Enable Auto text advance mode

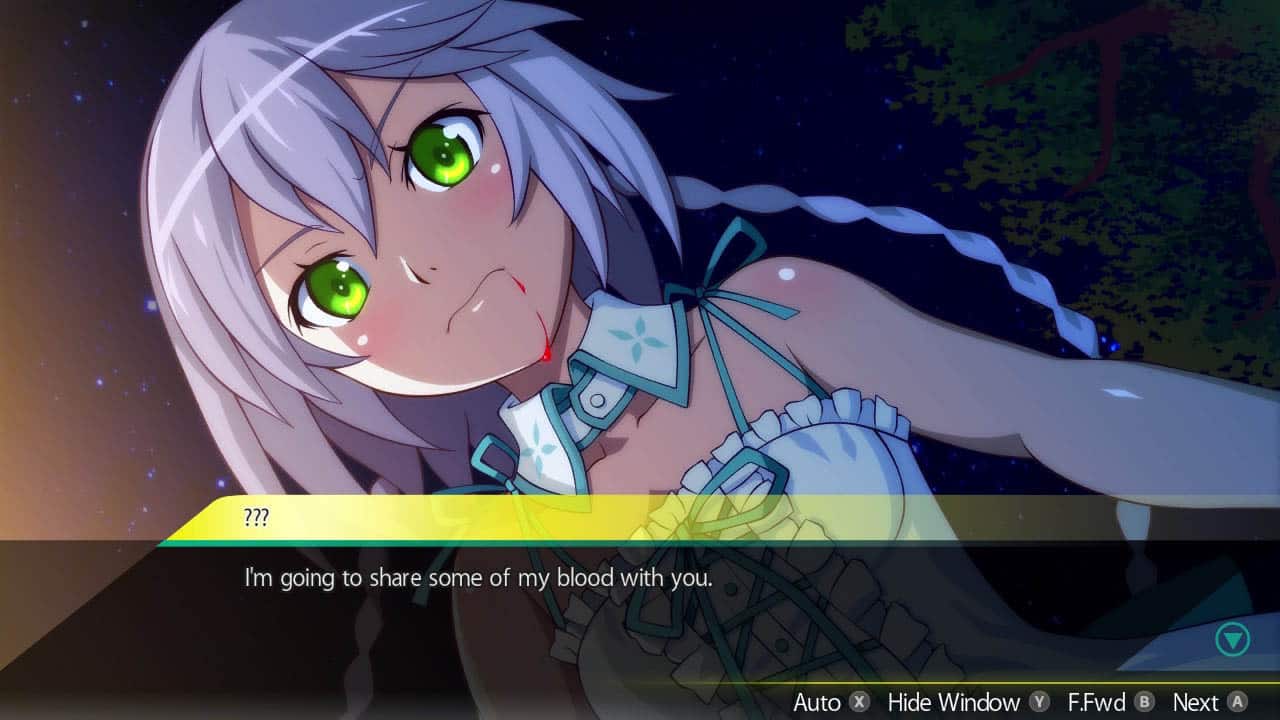point(830,702)
